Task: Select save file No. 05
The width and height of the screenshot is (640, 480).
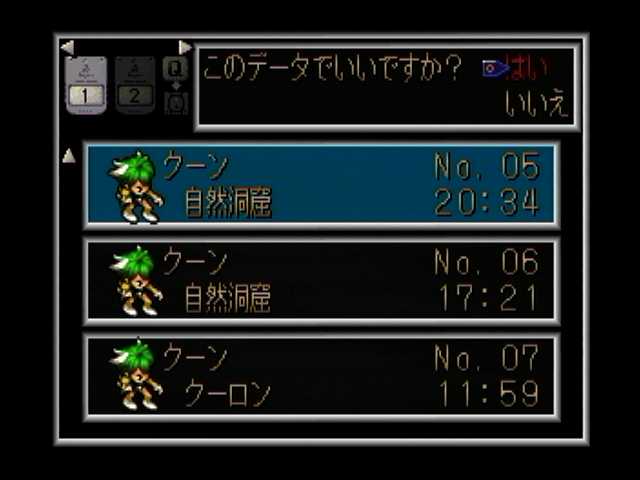Action: point(322,186)
